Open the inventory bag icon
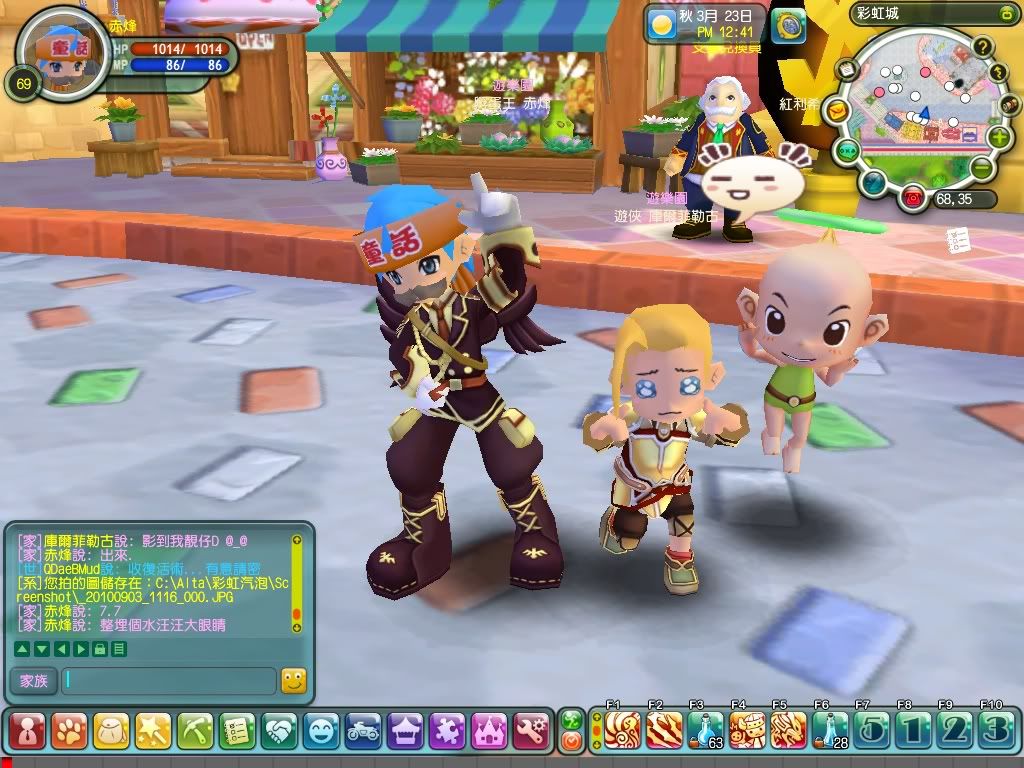1024x768 pixels. (x=112, y=730)
